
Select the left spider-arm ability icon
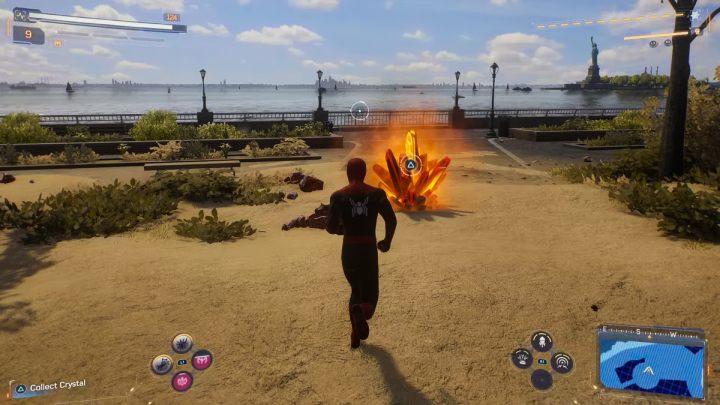tap(162, 364)
